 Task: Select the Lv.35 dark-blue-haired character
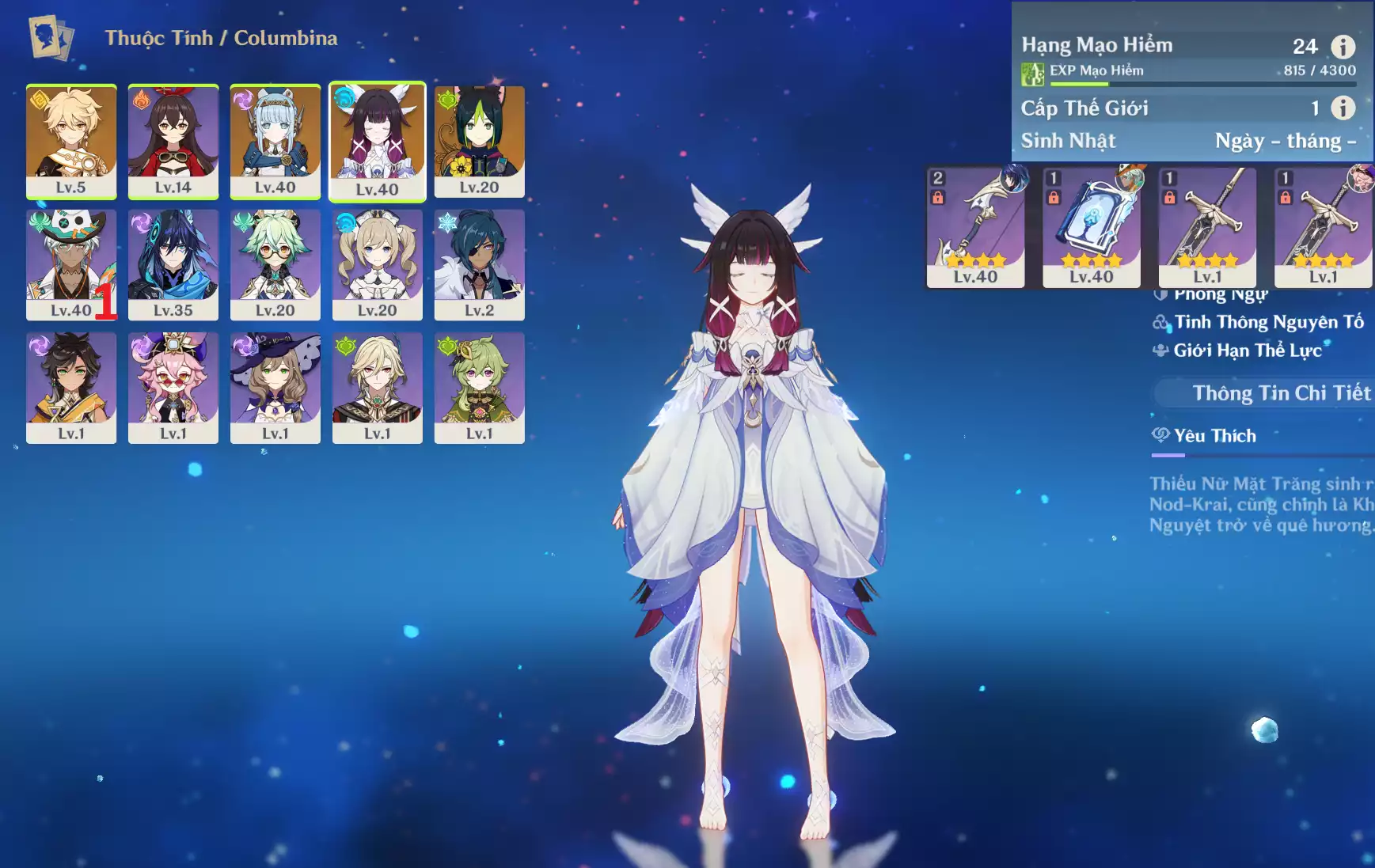pos(173,264)
